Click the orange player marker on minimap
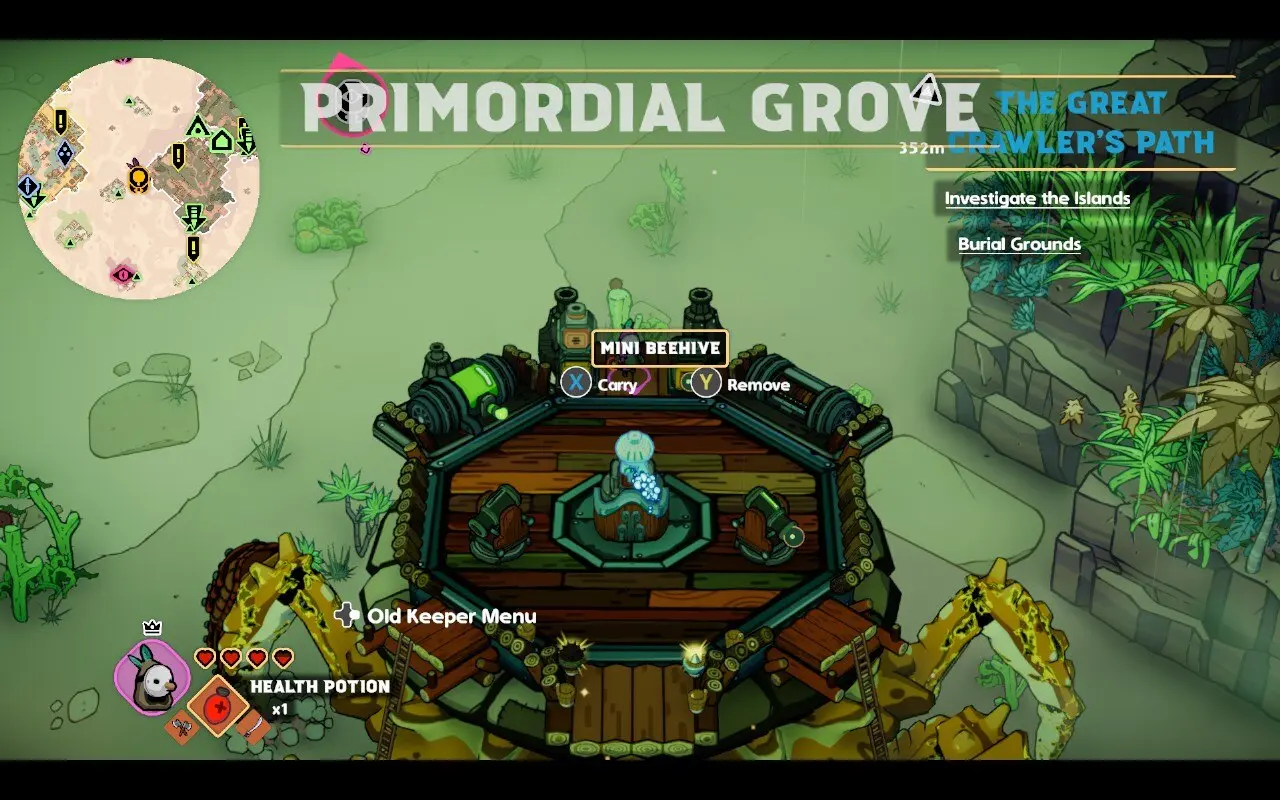Viewport: 1280px width, 800px height. pos(139,177)
